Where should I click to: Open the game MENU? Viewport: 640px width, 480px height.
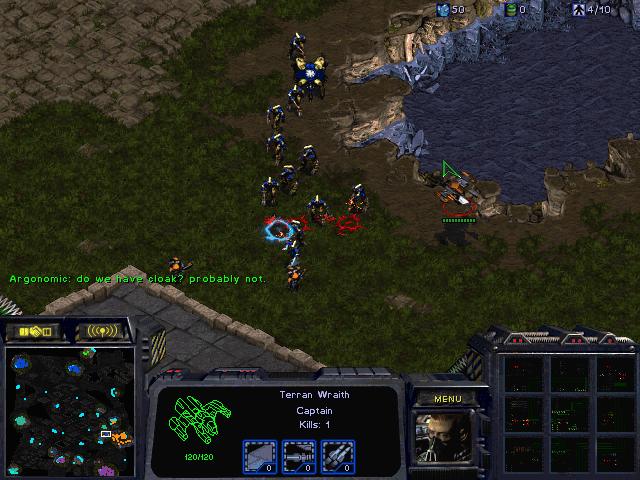(x=447, y=399)
